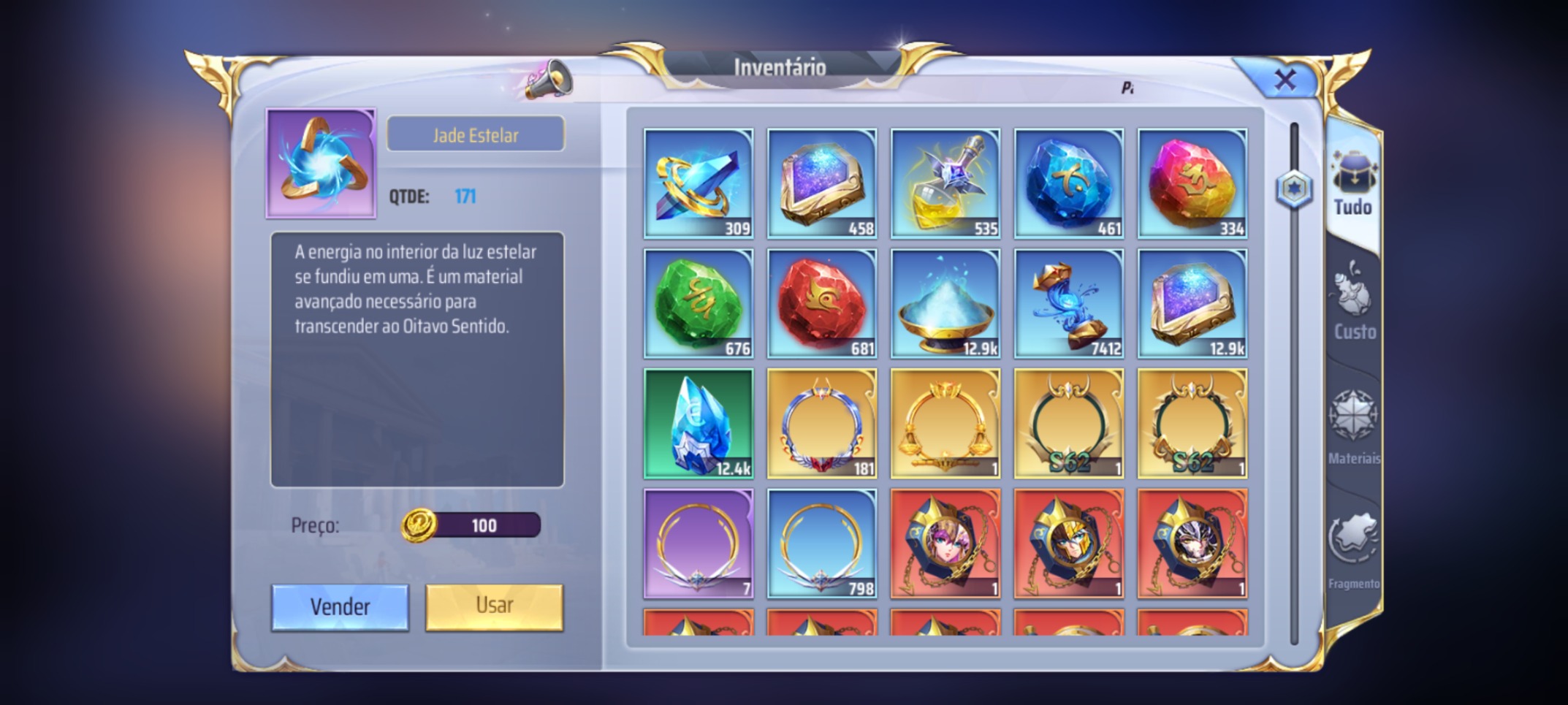The width and height of the screenshot is (1568, 705).
Task: Choose the purple ring frame with 7
Action: 699,544
